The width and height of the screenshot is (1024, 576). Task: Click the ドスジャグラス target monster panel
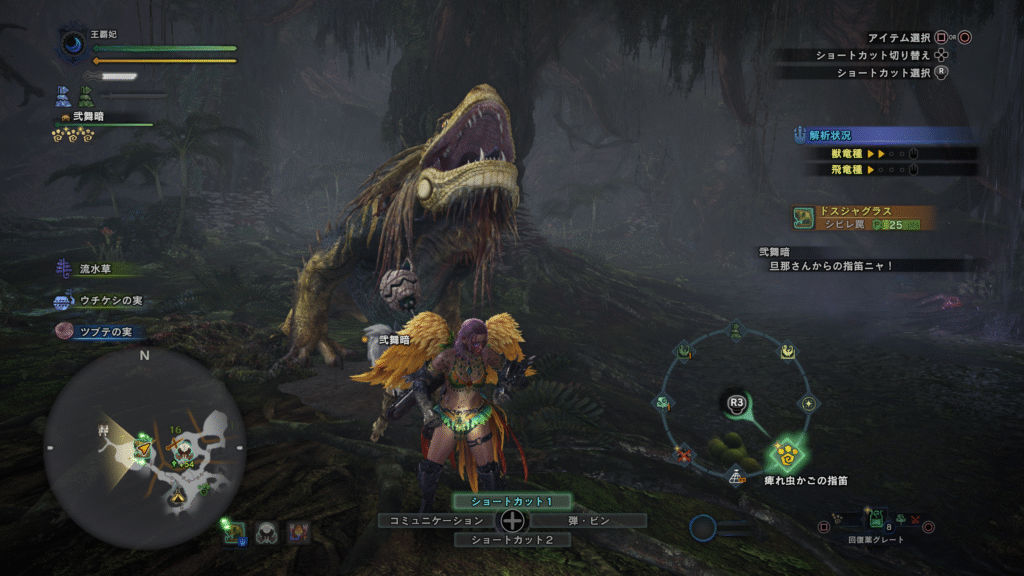click(864, 218)
